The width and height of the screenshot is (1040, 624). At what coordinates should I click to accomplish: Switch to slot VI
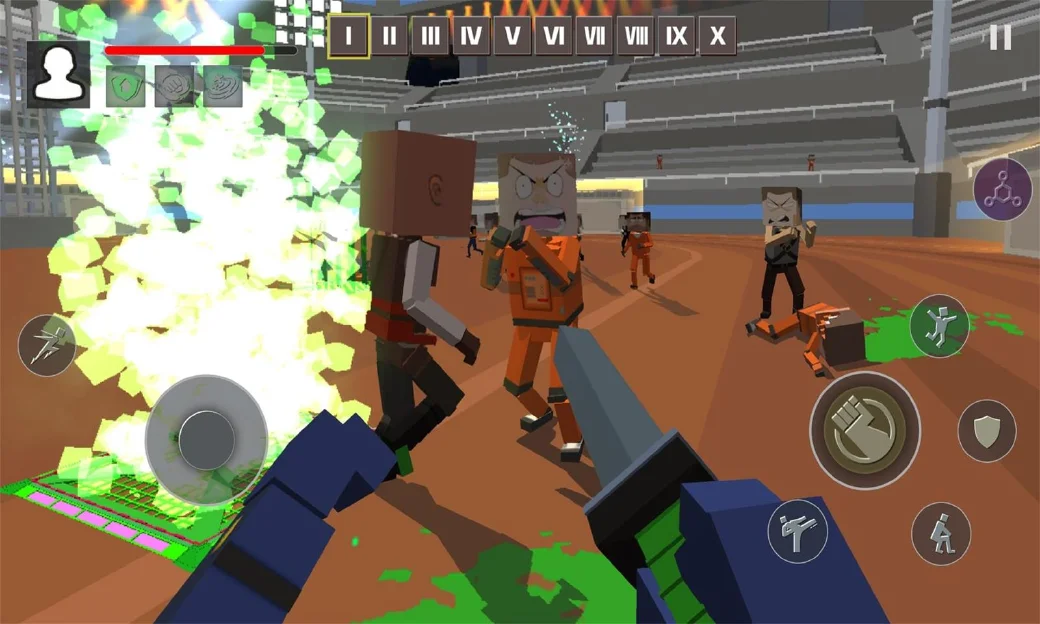[553, 37]
